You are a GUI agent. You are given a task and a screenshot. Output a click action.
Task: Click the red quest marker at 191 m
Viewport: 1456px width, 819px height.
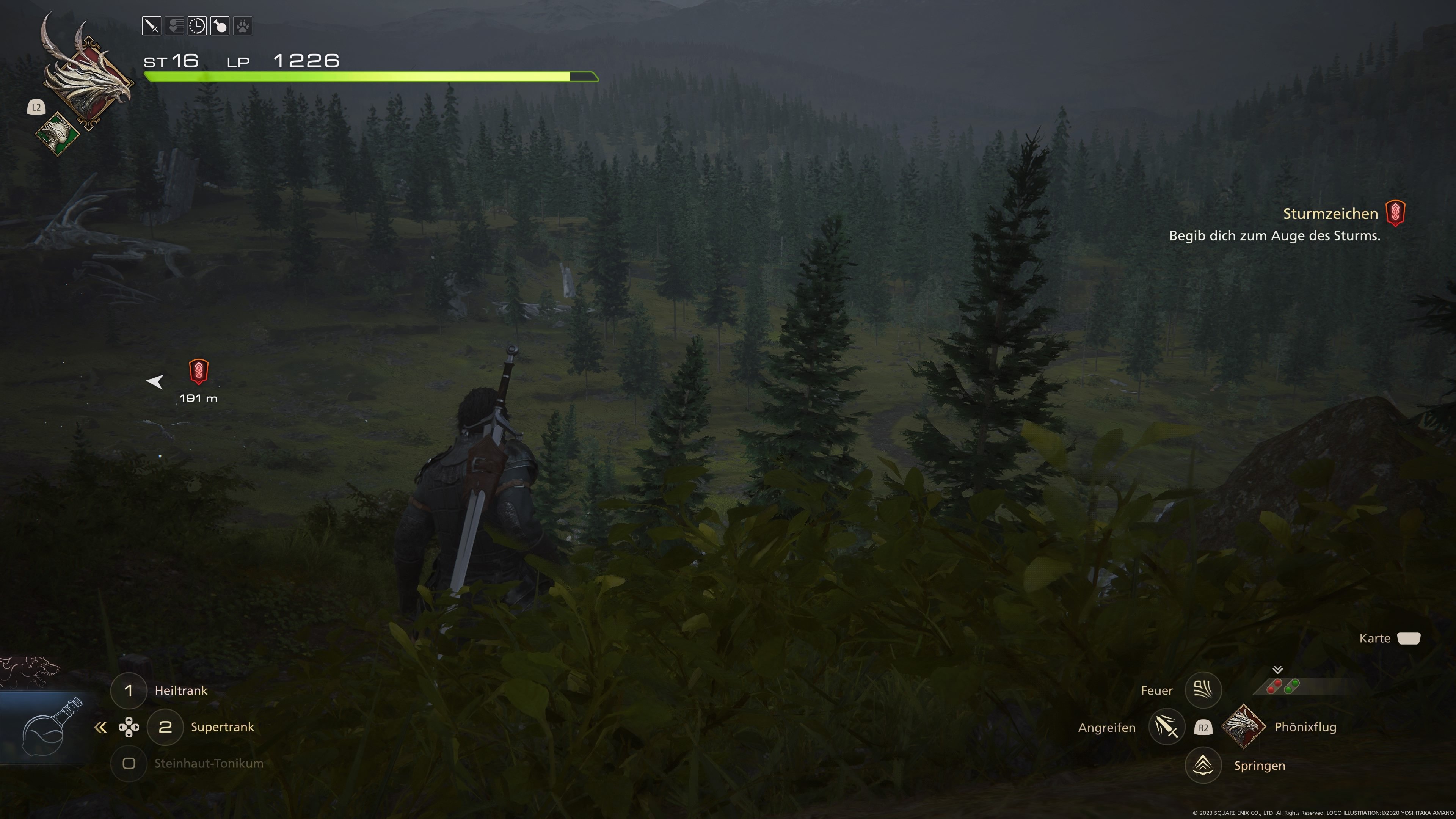pos(198,371)
